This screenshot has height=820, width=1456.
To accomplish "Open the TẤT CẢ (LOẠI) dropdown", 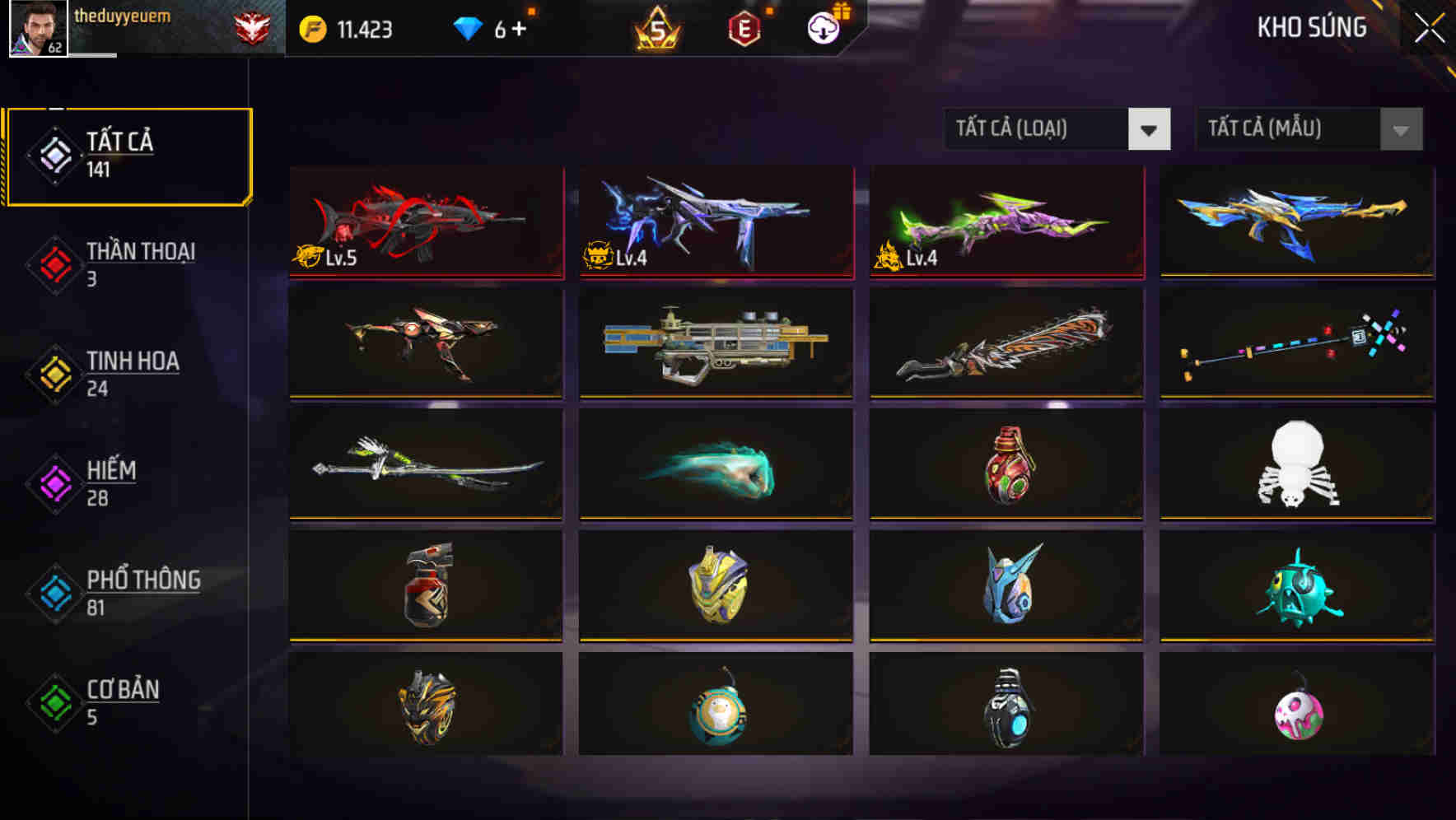I will (x=1038, y=129).
